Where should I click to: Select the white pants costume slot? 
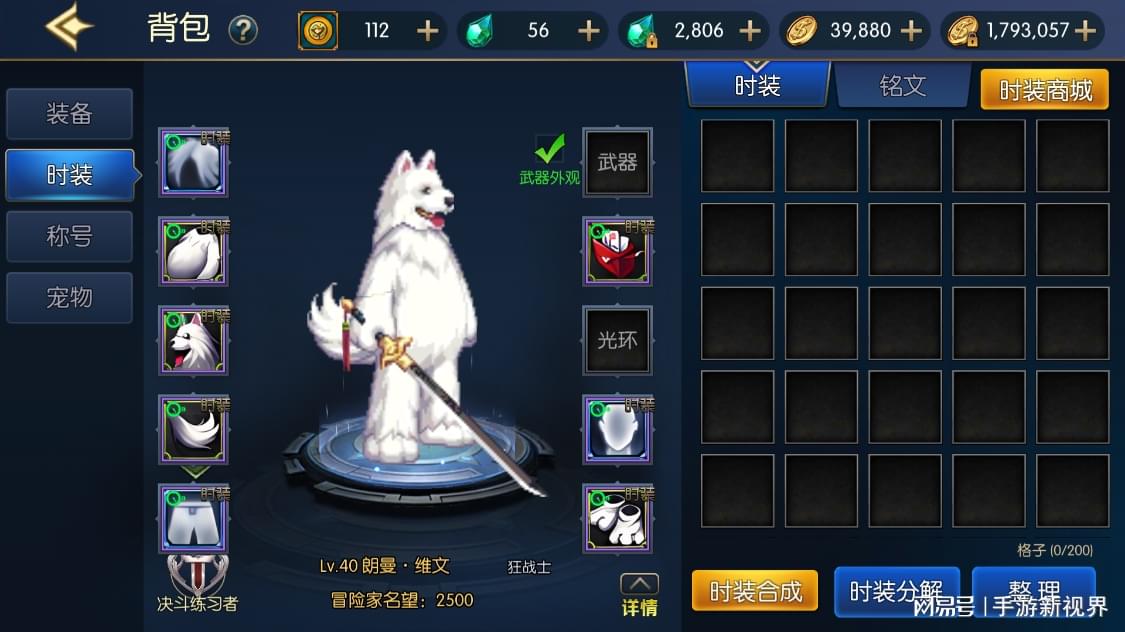(x=193, y=518)
